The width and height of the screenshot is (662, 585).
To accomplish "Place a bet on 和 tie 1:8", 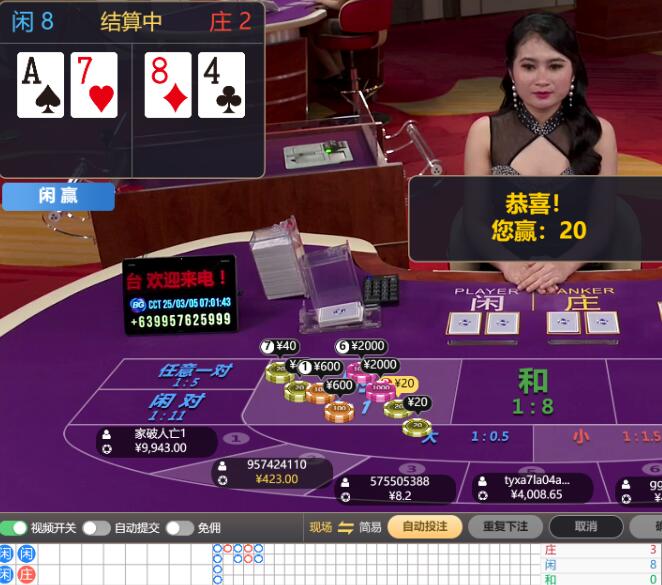I will [x=532, y=392].
